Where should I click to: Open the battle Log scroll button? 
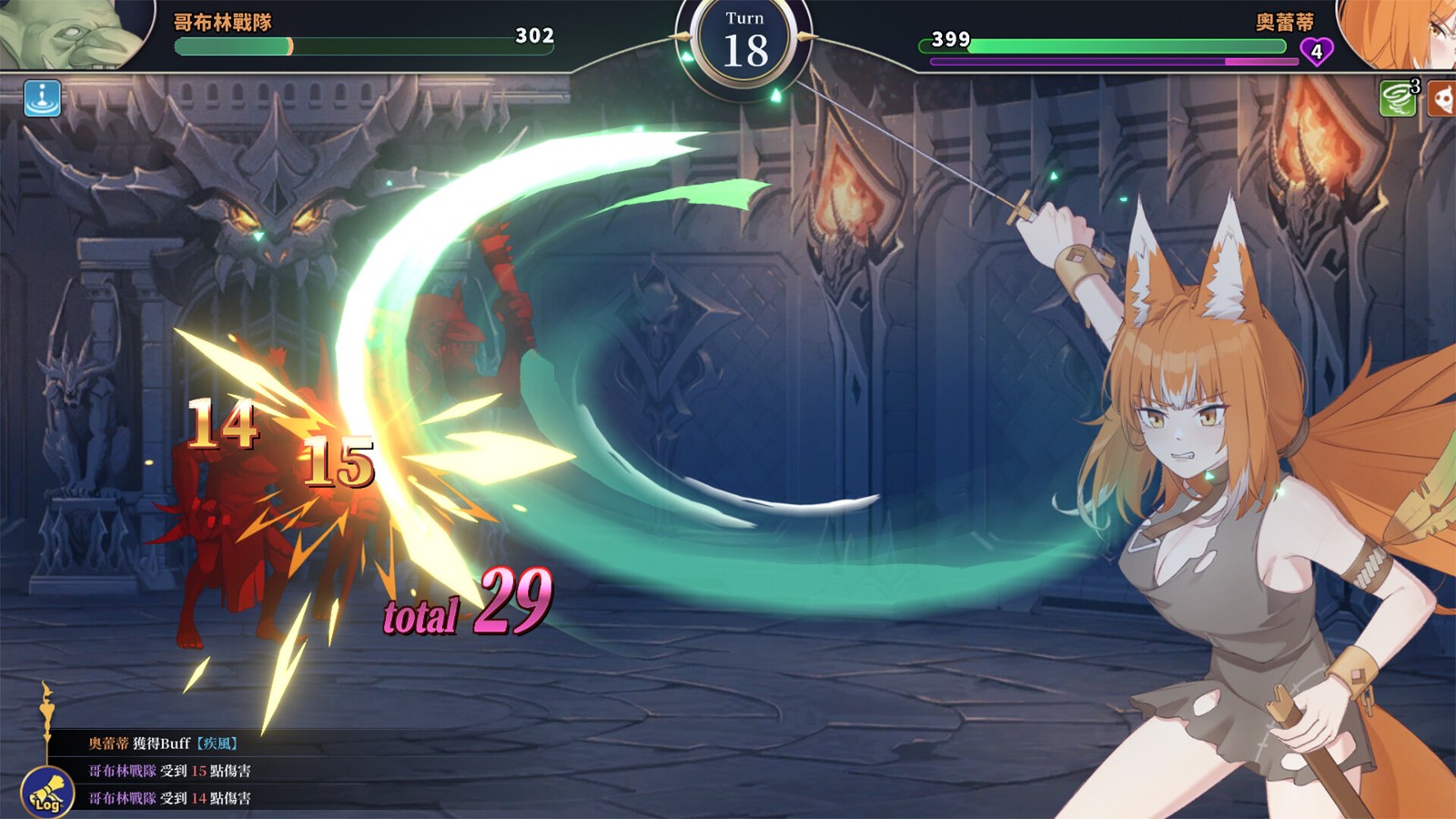click(x=47, y=792)
